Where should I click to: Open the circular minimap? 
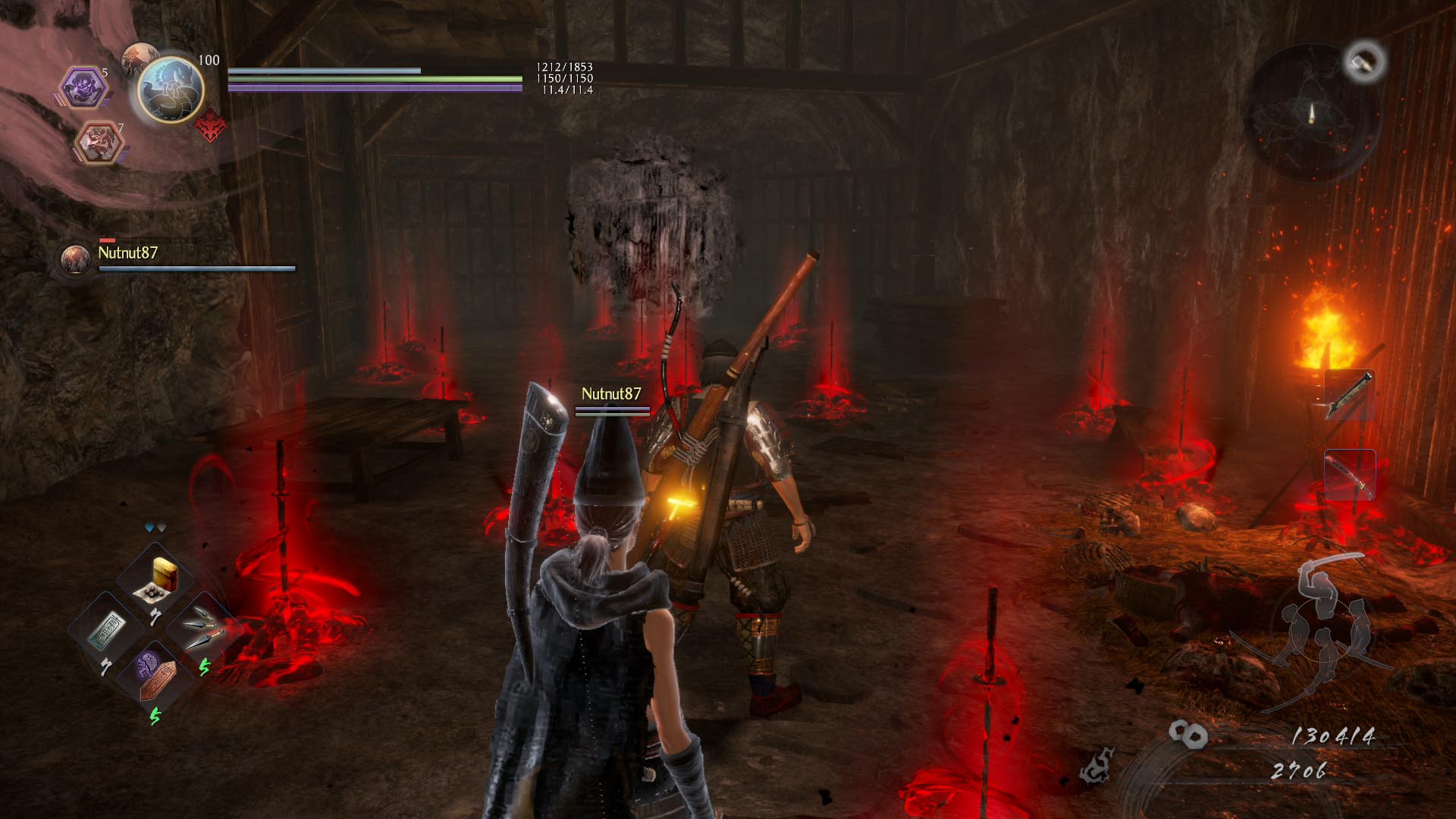click(1312, 114)
